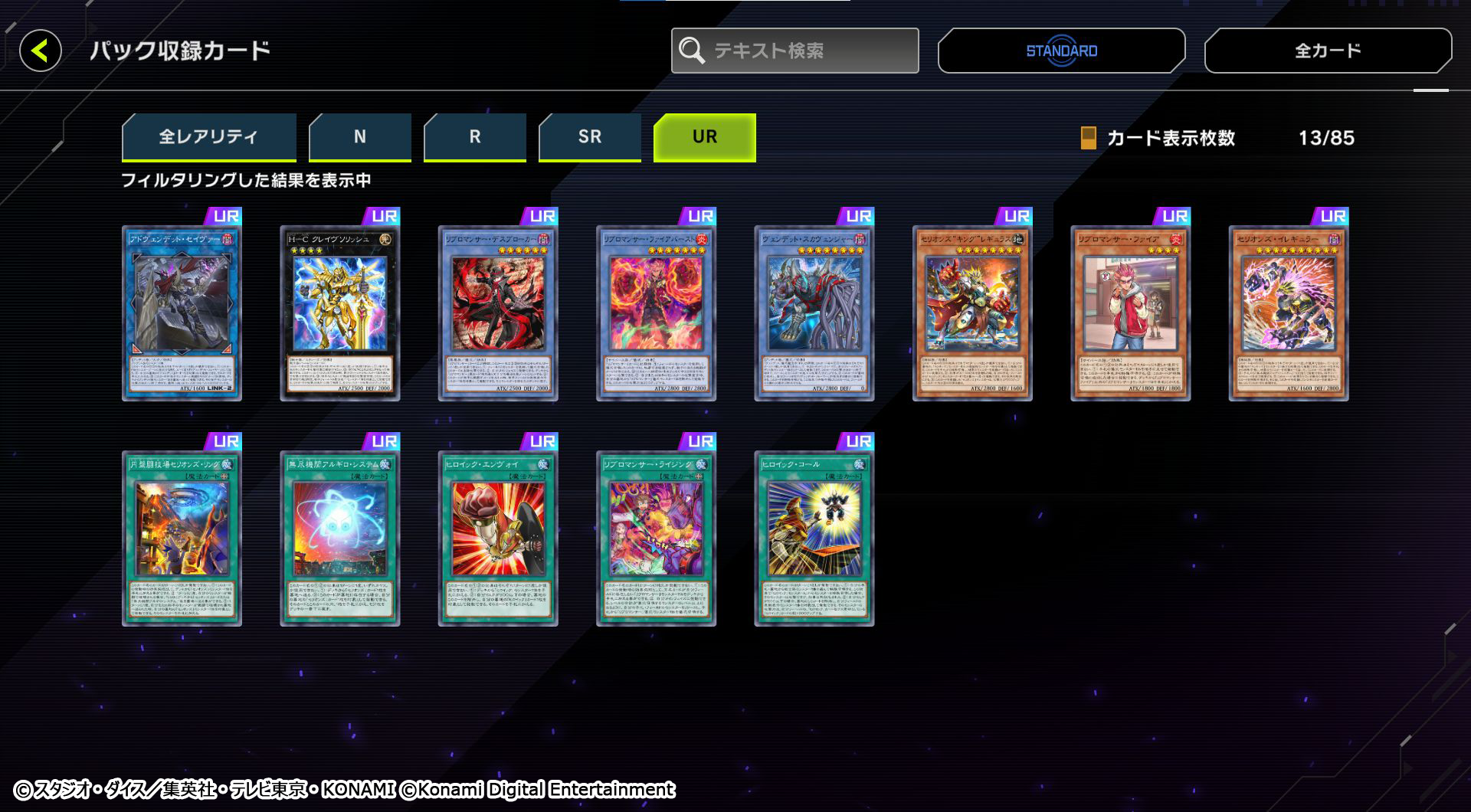The height and width of the screenshot is (812, 1471).
Task: Click the orange カード表示枚数 icon
Action: [1087, 139]
